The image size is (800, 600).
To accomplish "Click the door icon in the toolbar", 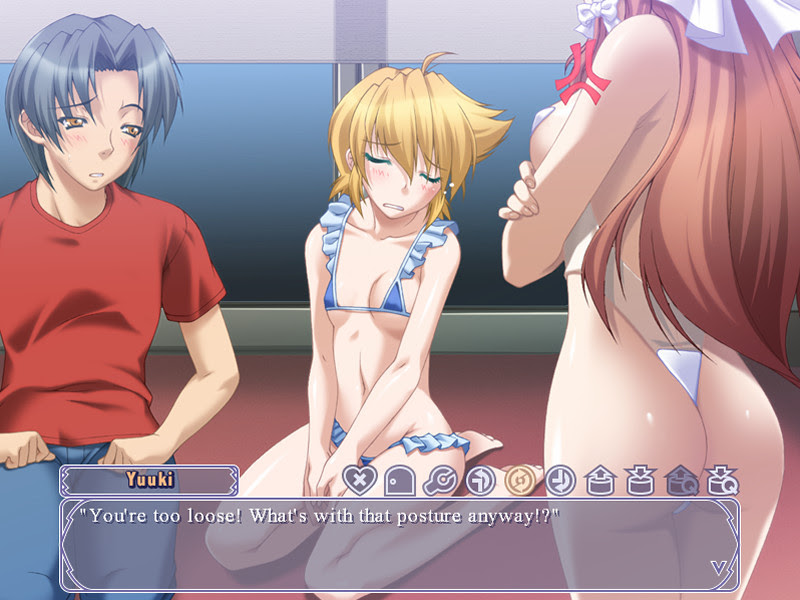I will [x=398, y=481].
